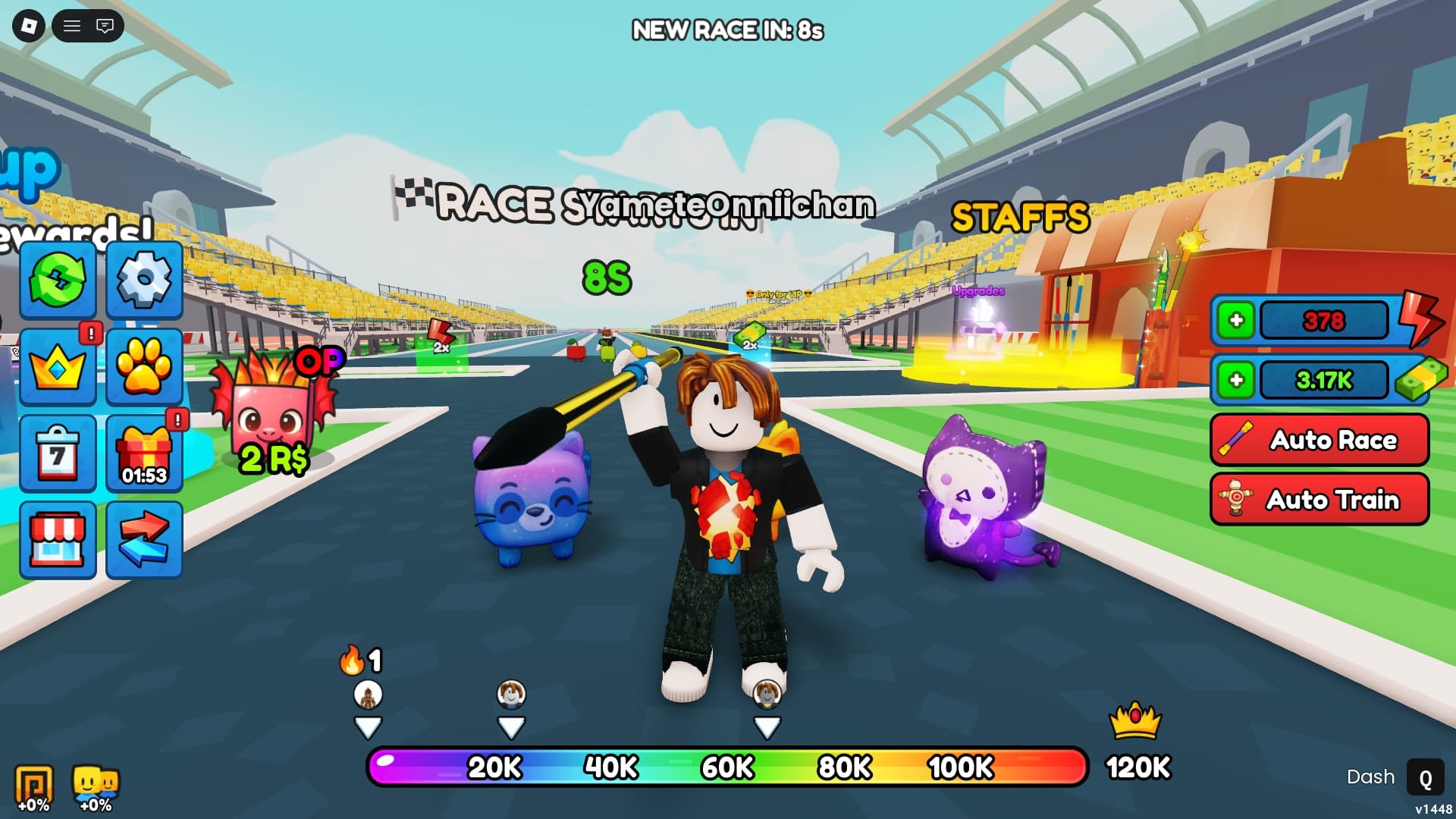Open the paw print pets menu
Viewport: 1456px width, 819px height.
pos(144,367)
